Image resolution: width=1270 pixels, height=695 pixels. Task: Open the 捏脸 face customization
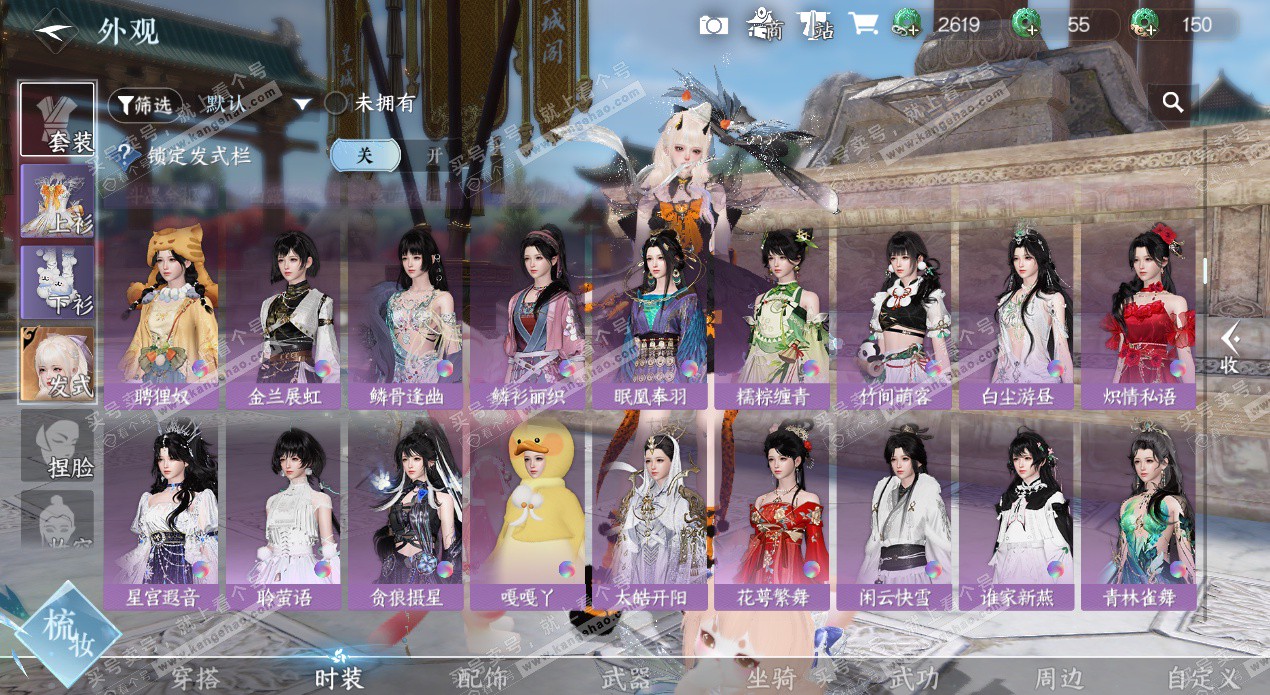tap(58, 446)
